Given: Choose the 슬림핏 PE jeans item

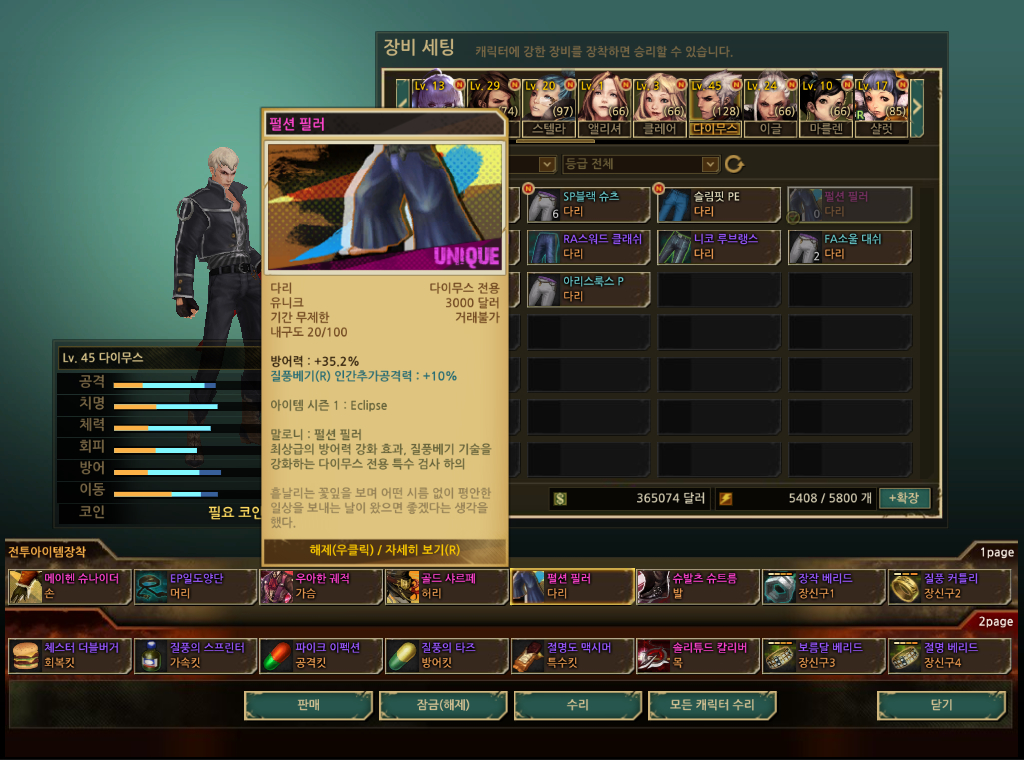Looking at the screenshot, I should click(719, 204).
